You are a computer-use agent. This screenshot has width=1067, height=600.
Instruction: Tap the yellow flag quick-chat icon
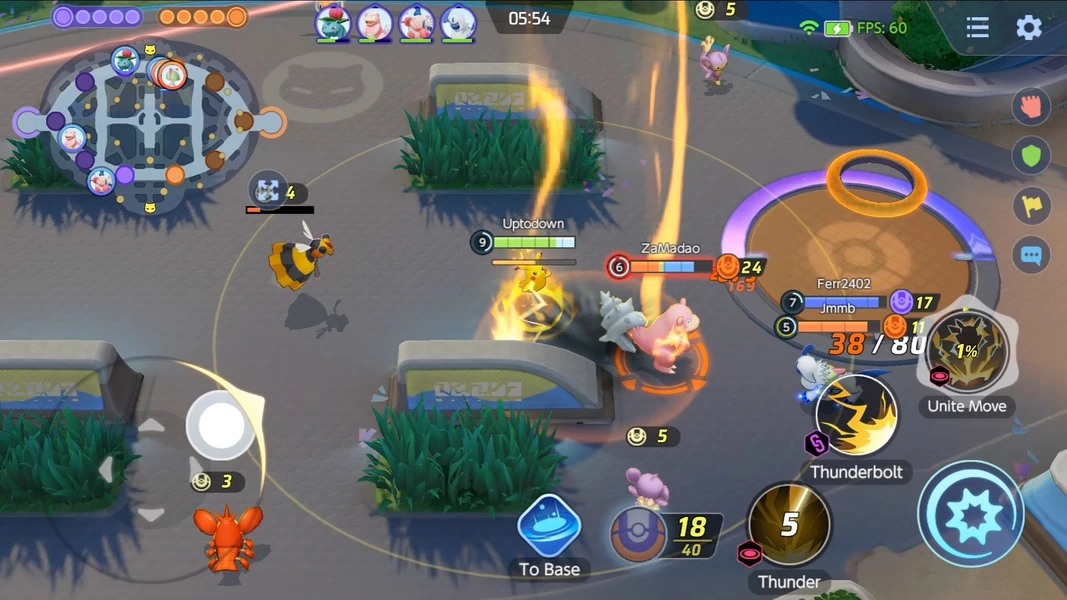tap(1031, 205)
